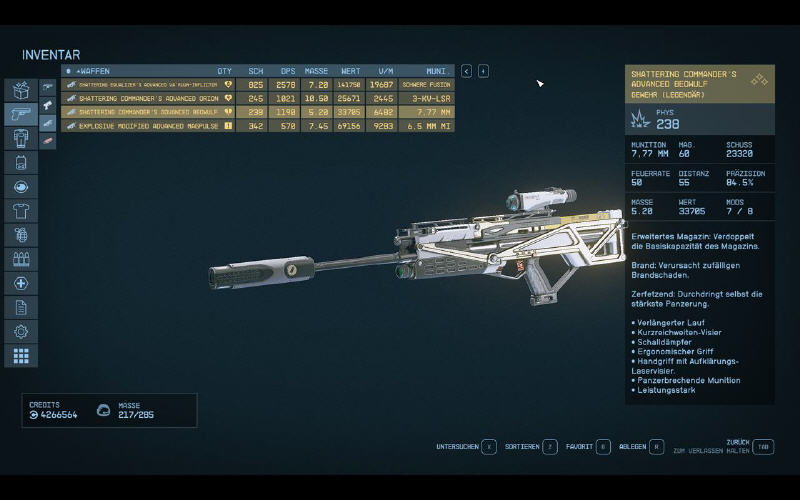
Task: Show the gear-icon miscellaneous category
Action: tap(21, 331)
